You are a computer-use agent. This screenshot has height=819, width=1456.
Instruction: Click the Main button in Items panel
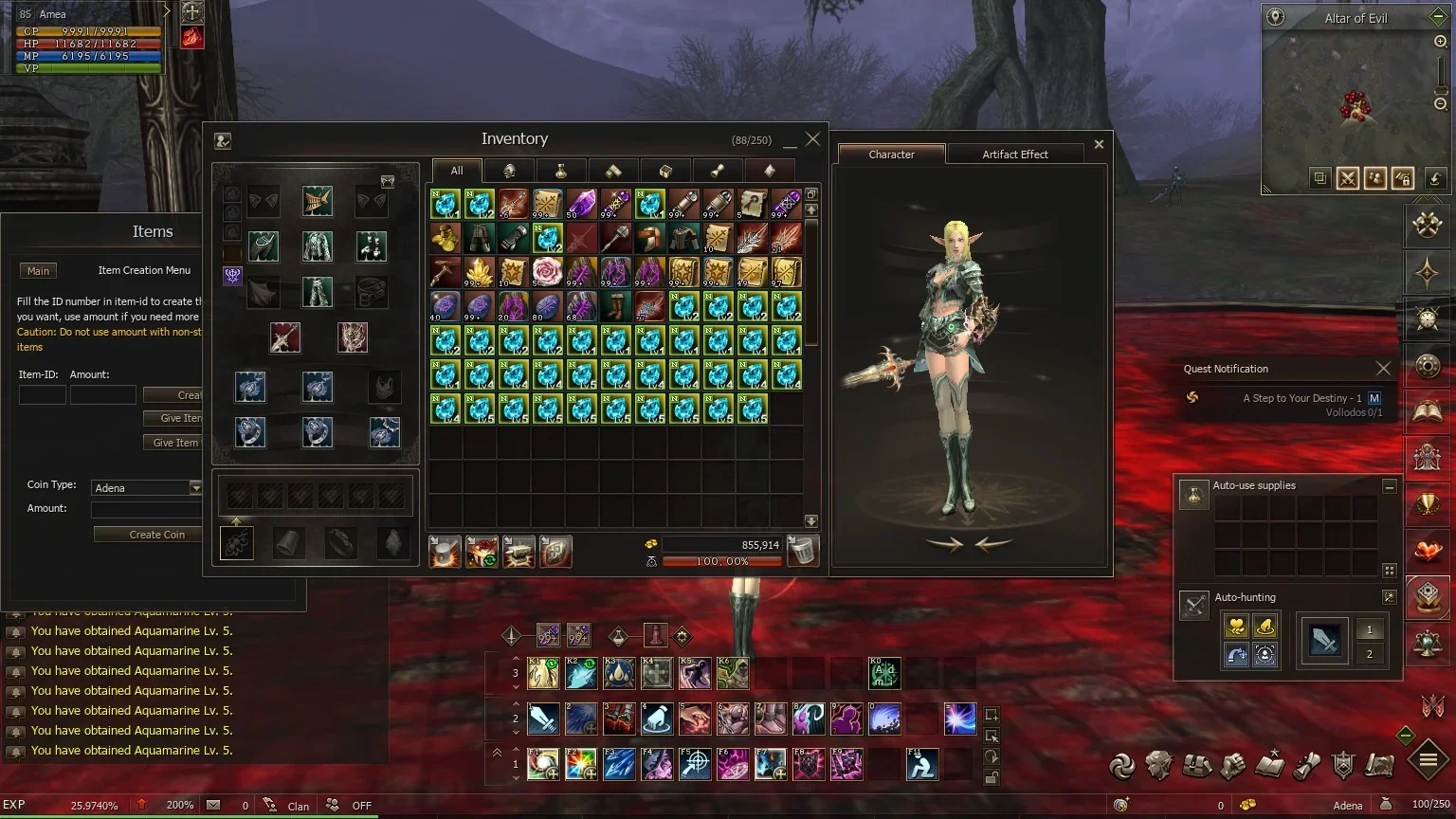(38, 271)
